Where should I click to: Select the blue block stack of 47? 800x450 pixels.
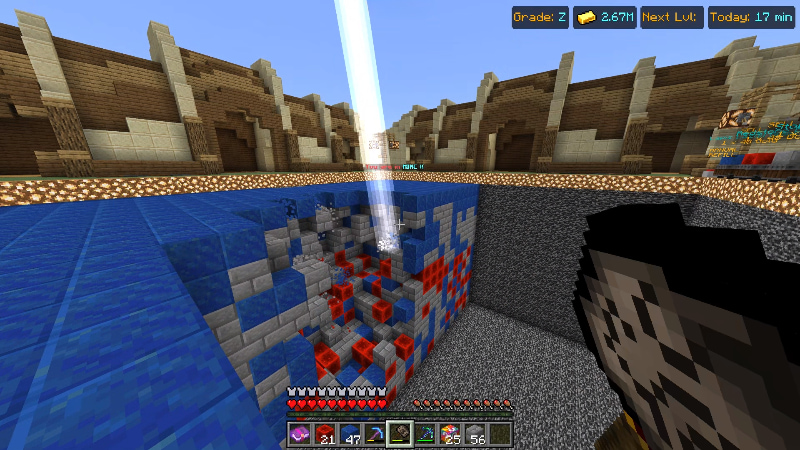pyautogui.click(x=350, y=434)
